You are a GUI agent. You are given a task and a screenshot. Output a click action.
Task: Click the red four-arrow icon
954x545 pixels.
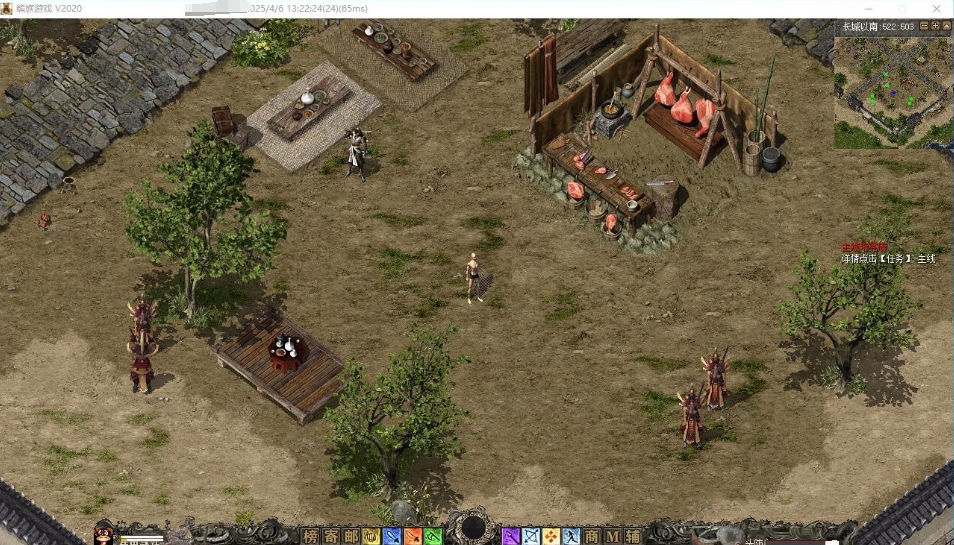[551, 536]
